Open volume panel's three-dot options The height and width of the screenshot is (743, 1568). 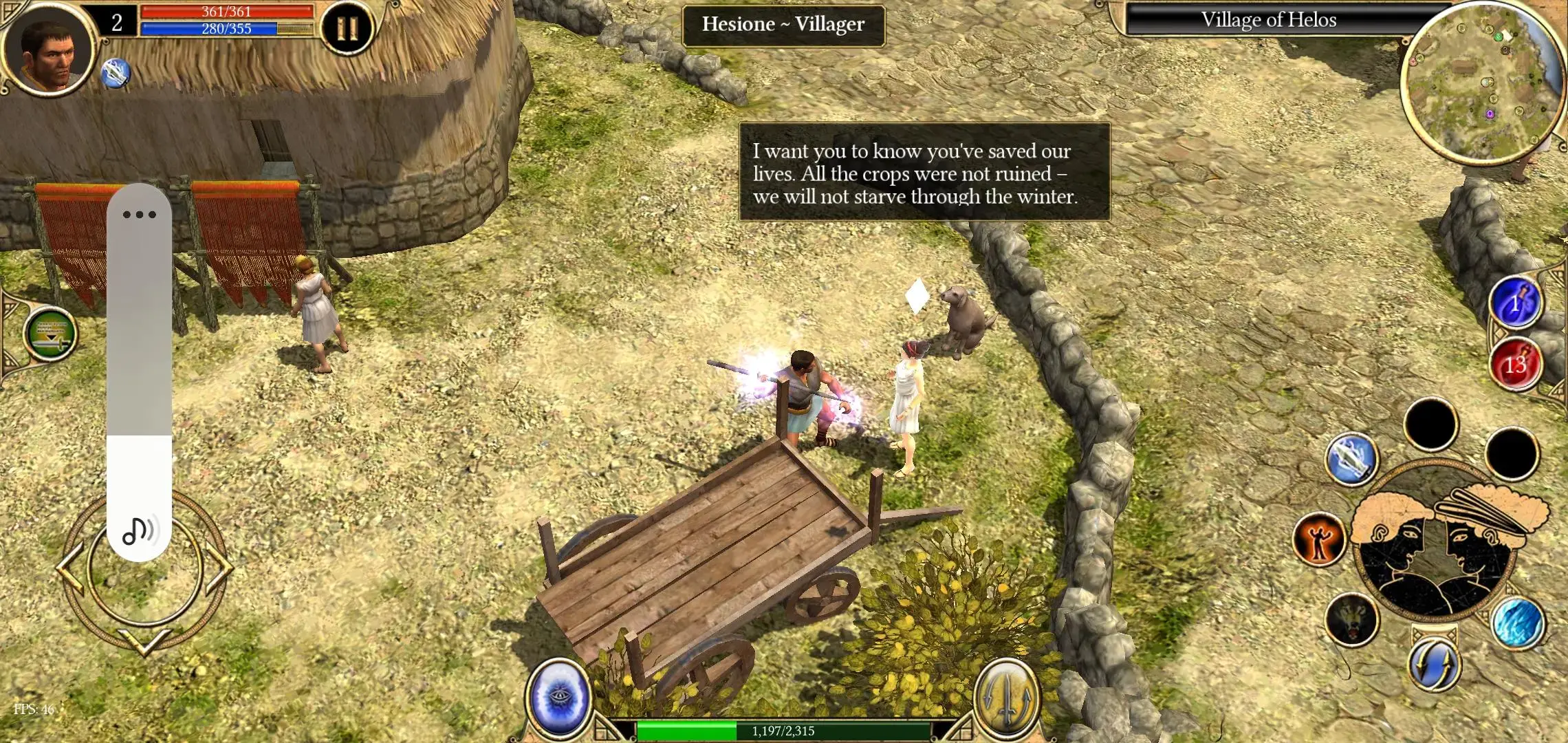tap(139, 215)
